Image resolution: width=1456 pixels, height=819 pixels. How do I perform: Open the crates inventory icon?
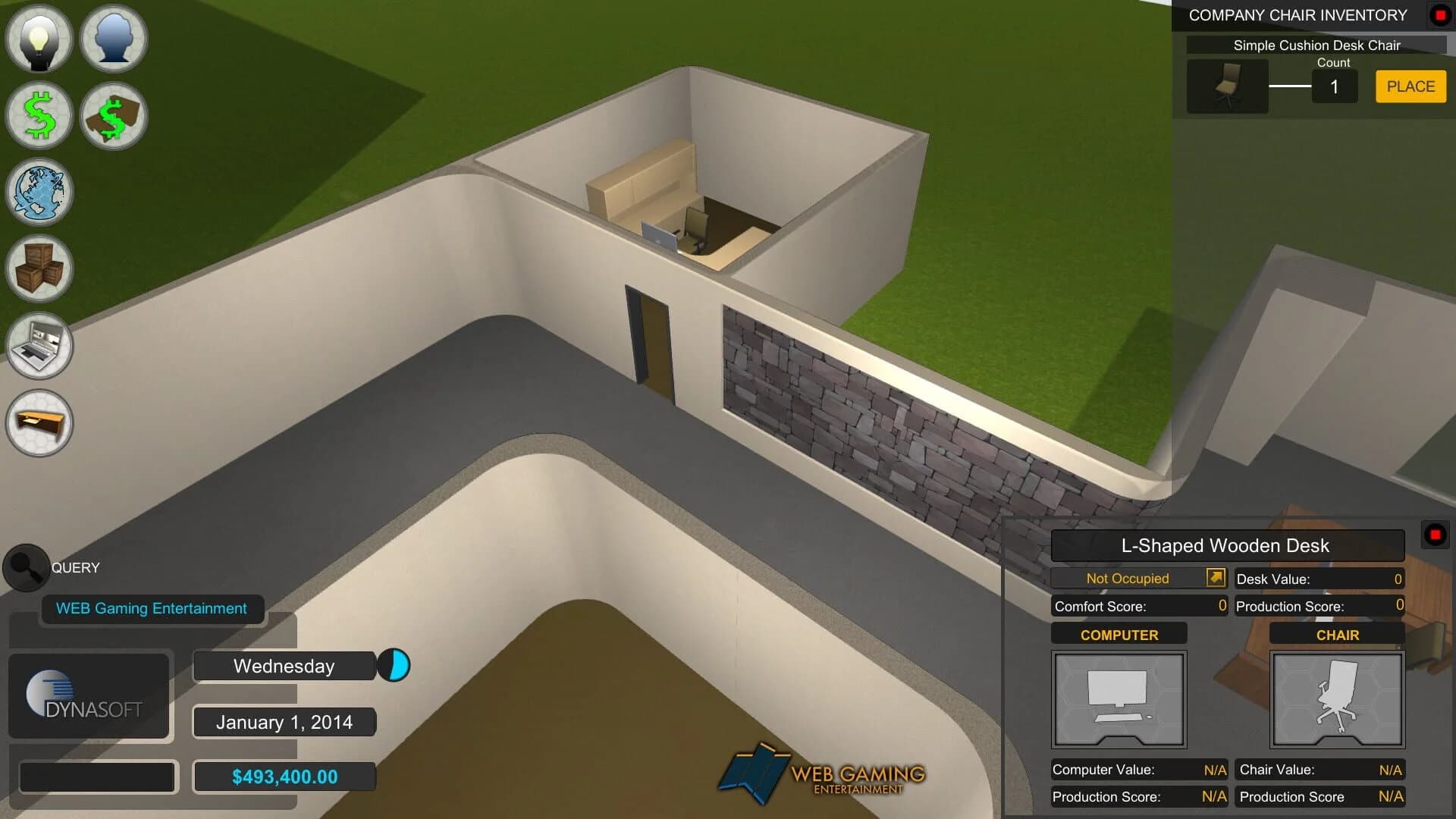click(x=39, y=269)
